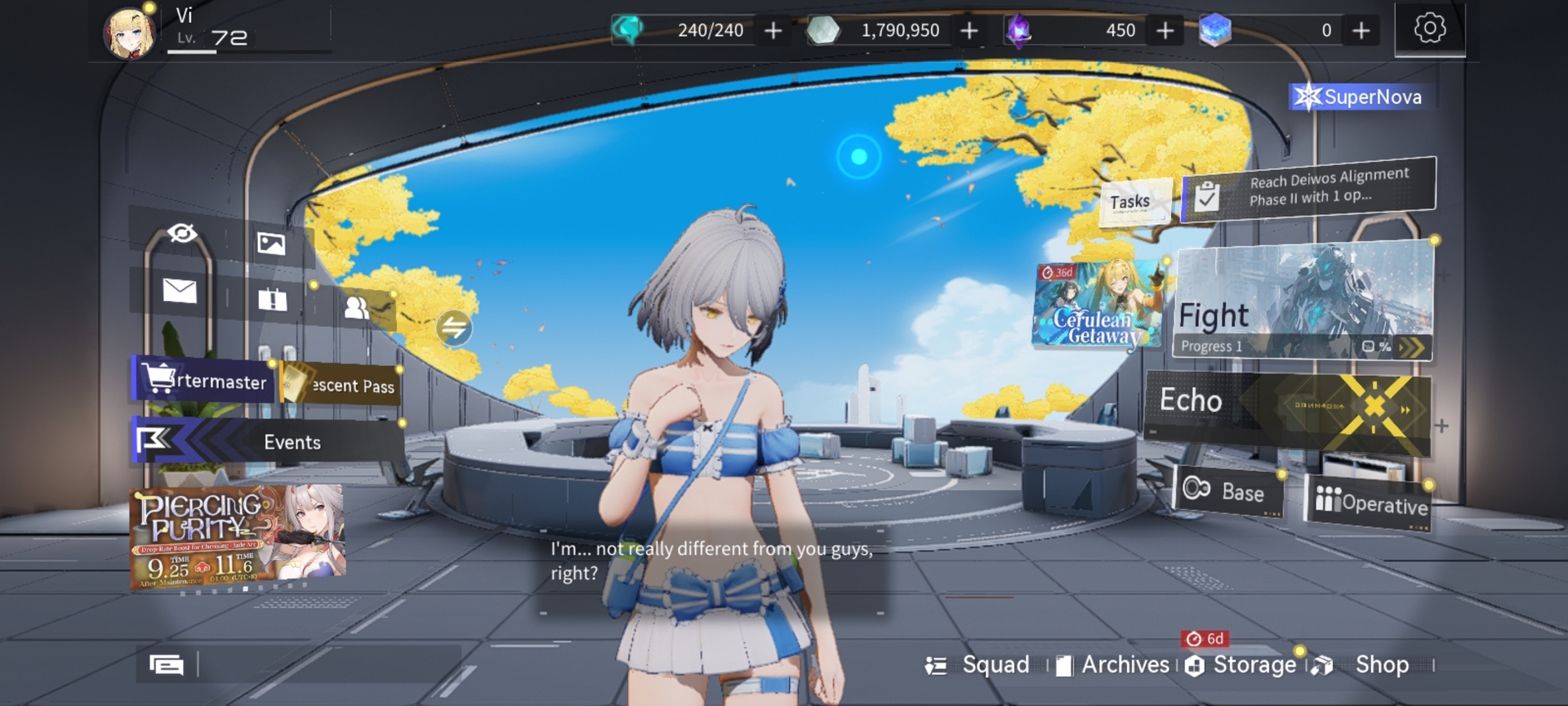1568x706 pixels.
Task: Enter the Shop
Action: point(1370,665)
